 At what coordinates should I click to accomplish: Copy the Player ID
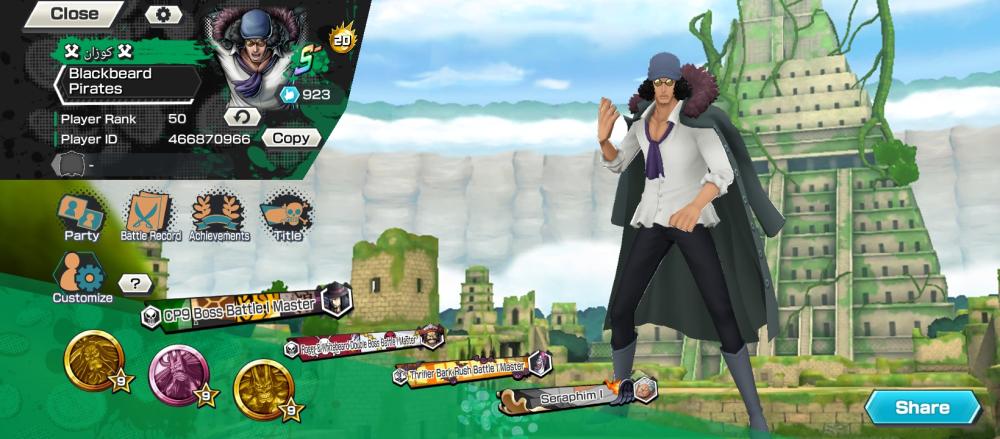pos(291,139)
